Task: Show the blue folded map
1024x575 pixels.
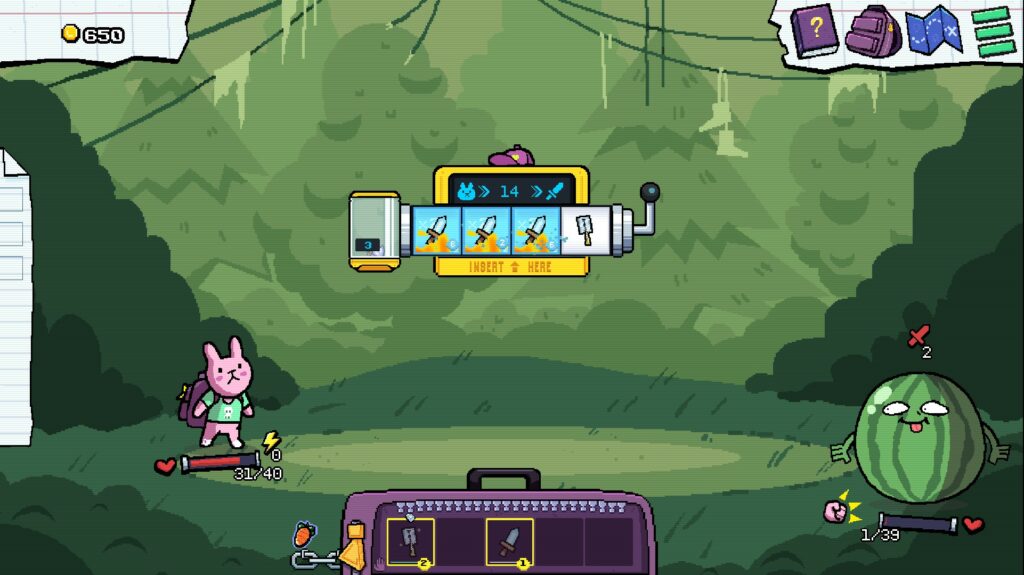Action: [x=932, y=31]
